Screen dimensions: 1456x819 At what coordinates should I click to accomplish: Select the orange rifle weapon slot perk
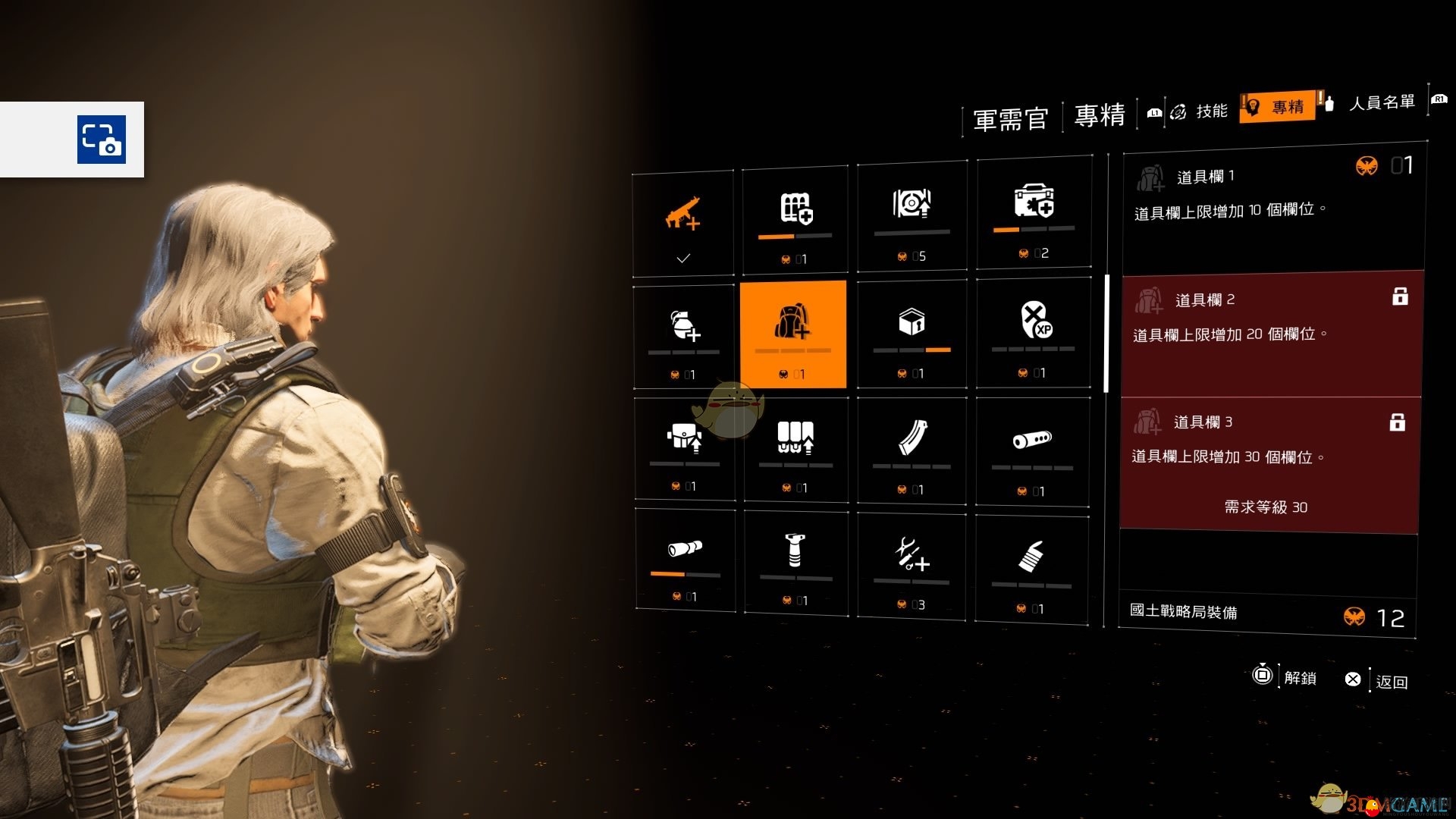682,221
